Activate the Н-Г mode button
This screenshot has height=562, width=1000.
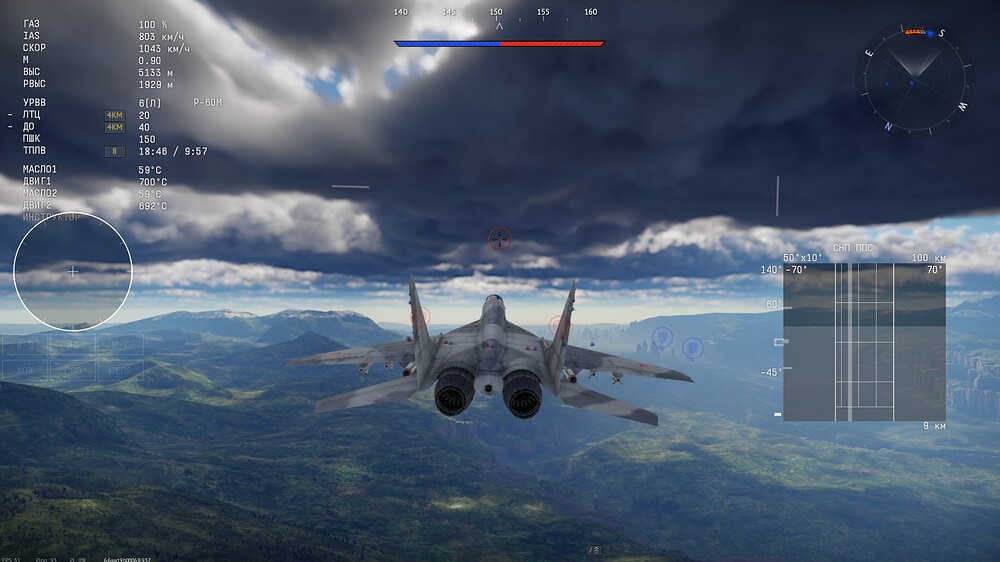point(120,346)
